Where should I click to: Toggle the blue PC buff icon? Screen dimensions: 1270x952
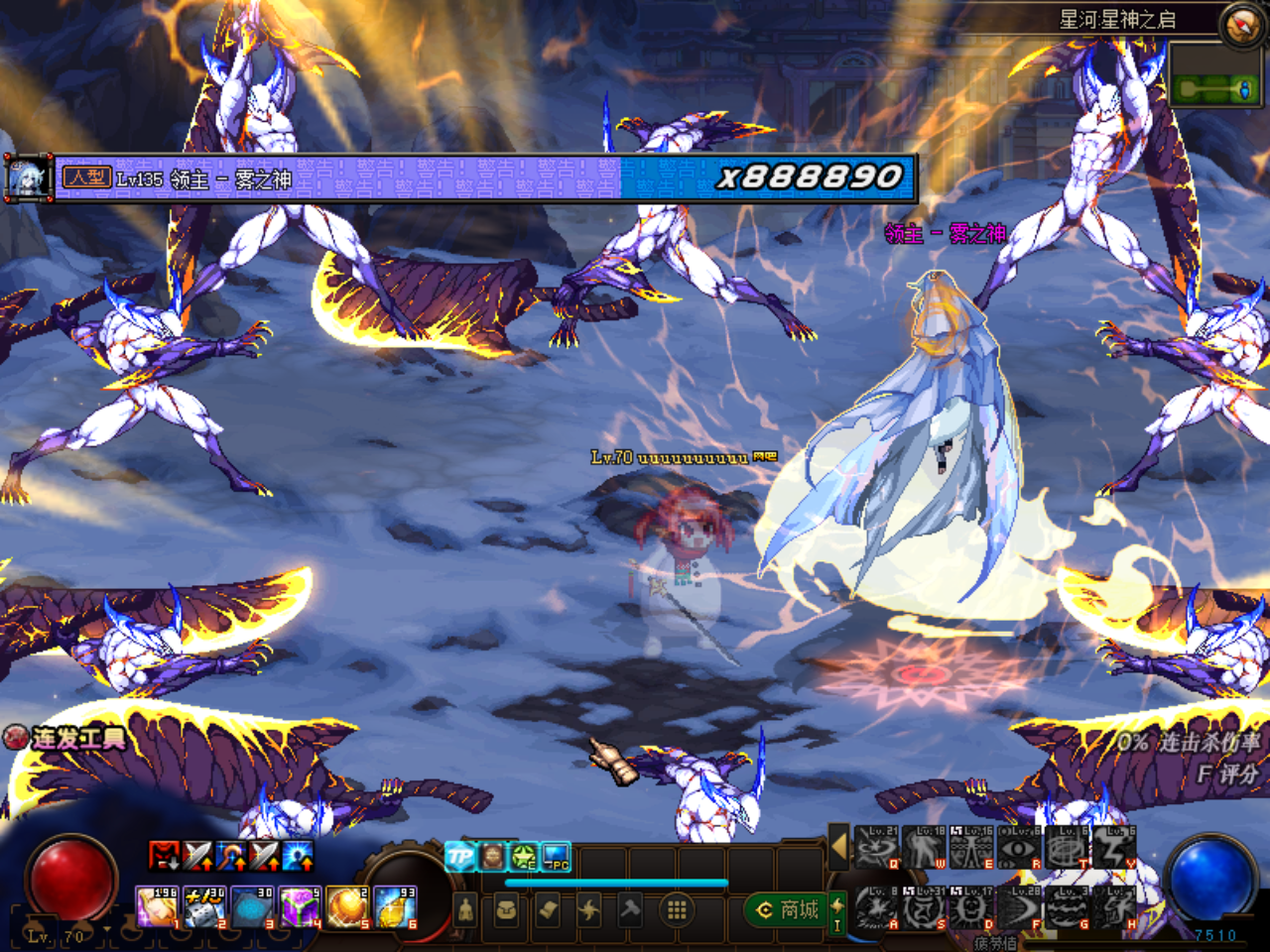(x=554, y=857)
